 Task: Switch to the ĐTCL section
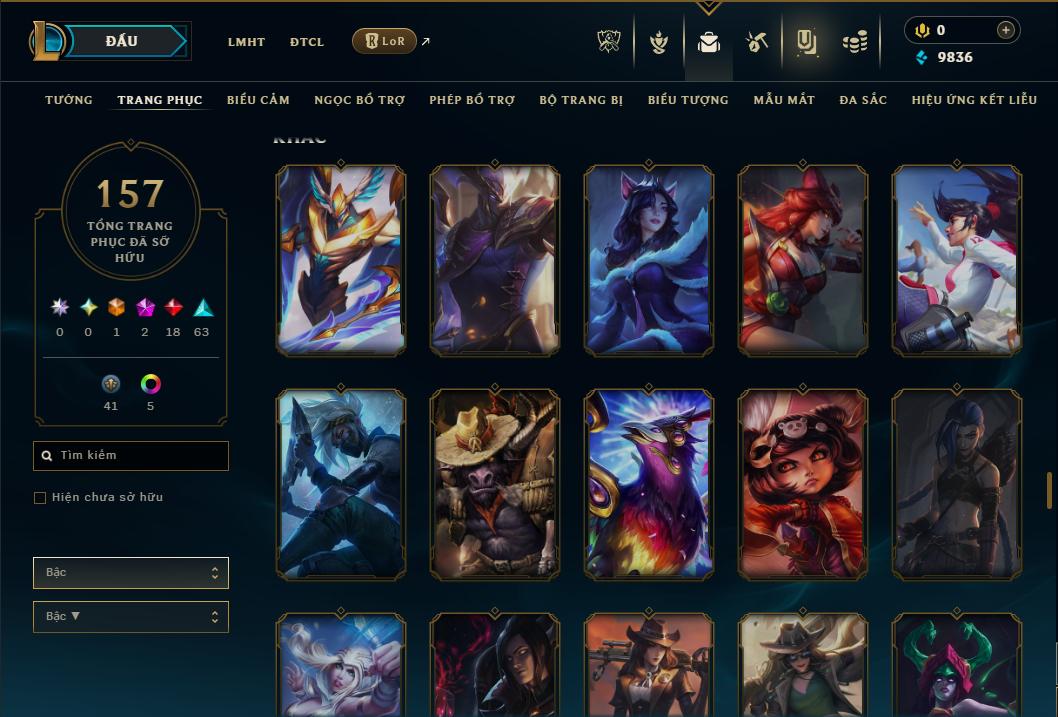307,42
